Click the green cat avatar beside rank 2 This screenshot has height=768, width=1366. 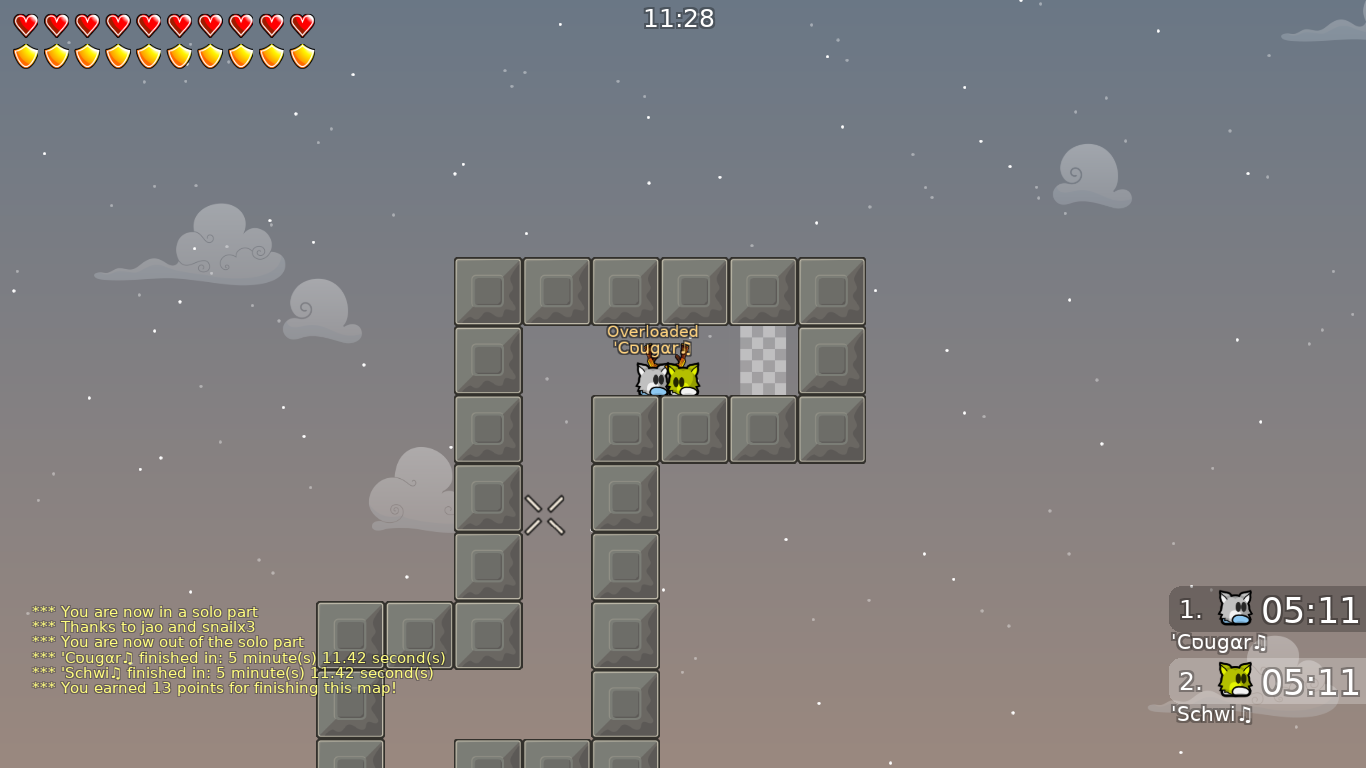coord(1236,681)
